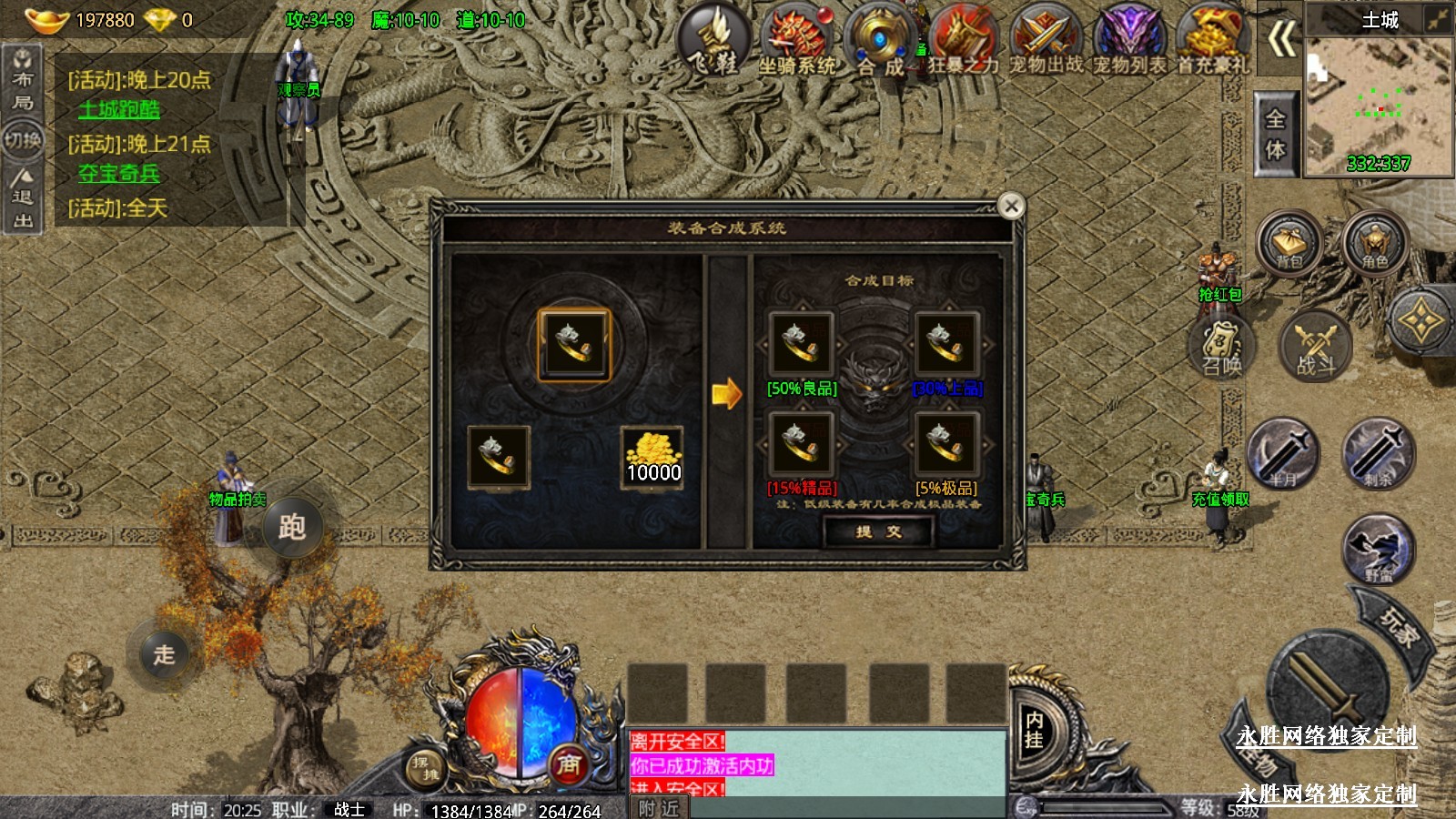This screenshot has width=1456, height=819.
Task: Choose the 30% 上品 target ring
Action: (946, 345)
